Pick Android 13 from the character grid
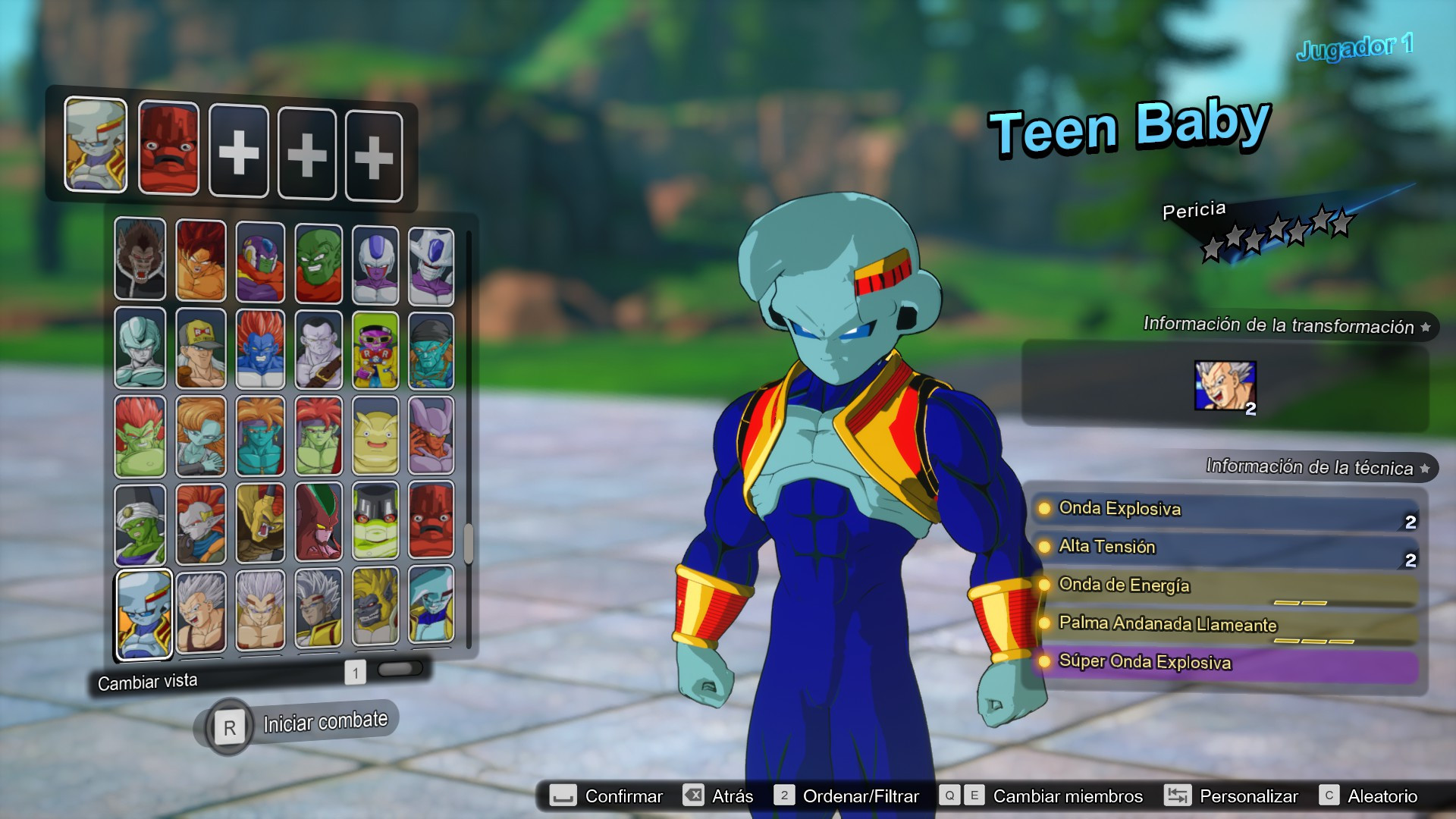This screenshot has height=819, width=1456. [201, 347]
